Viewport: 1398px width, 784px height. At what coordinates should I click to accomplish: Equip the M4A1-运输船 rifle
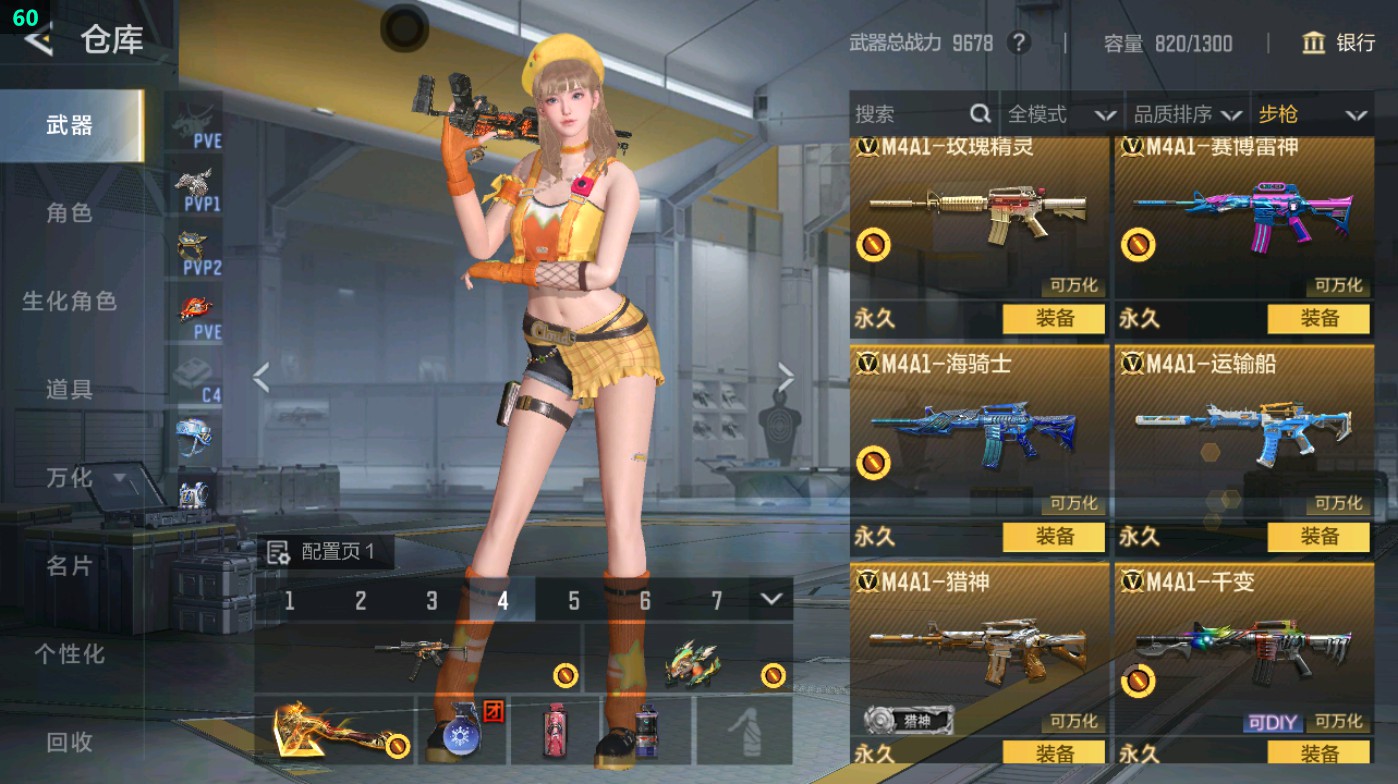(x=1318, y=537)
